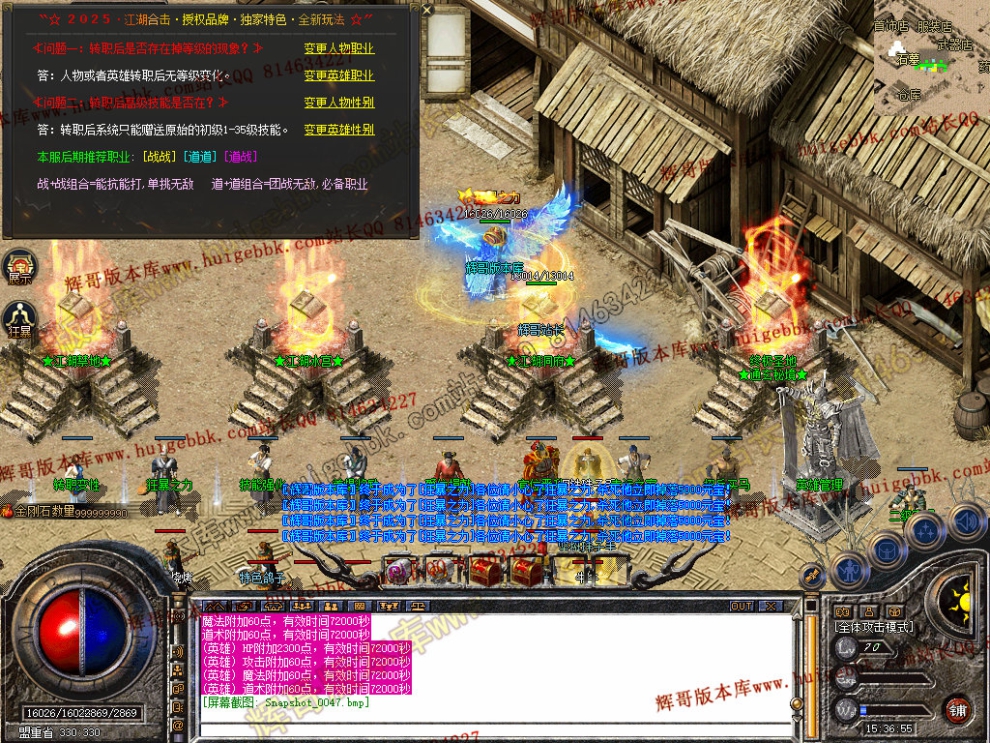Click the OUT button above chat
The height and width of the screenshot is (743, 990).
pyautogui.click(x=741, y=606)
